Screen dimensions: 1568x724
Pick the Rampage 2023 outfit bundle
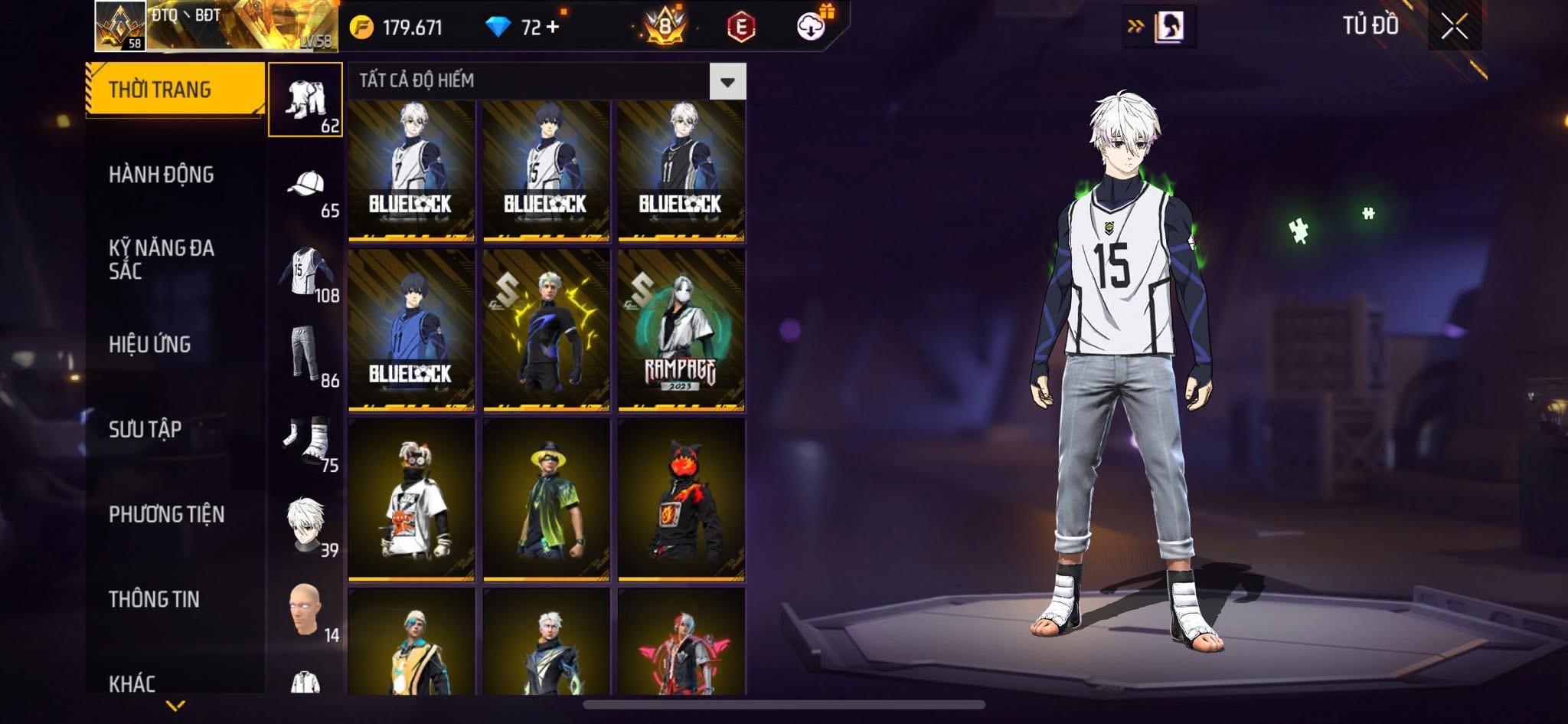coord(681,329)
